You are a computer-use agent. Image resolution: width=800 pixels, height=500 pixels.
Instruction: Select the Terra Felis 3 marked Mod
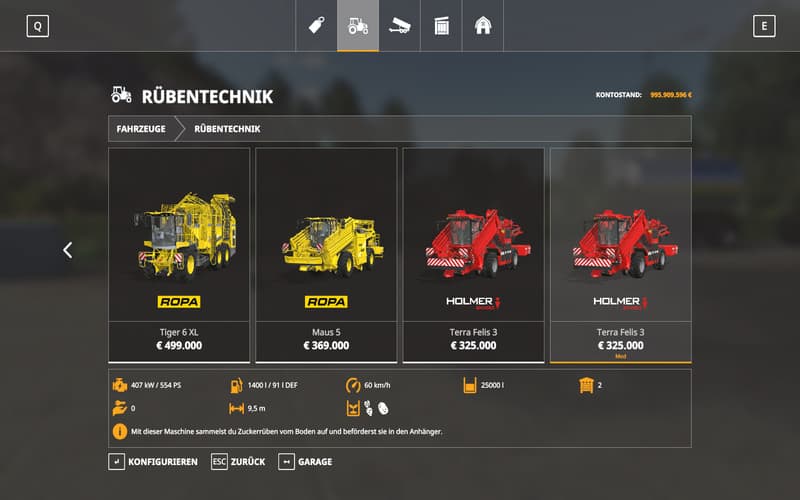click(620, 254)
